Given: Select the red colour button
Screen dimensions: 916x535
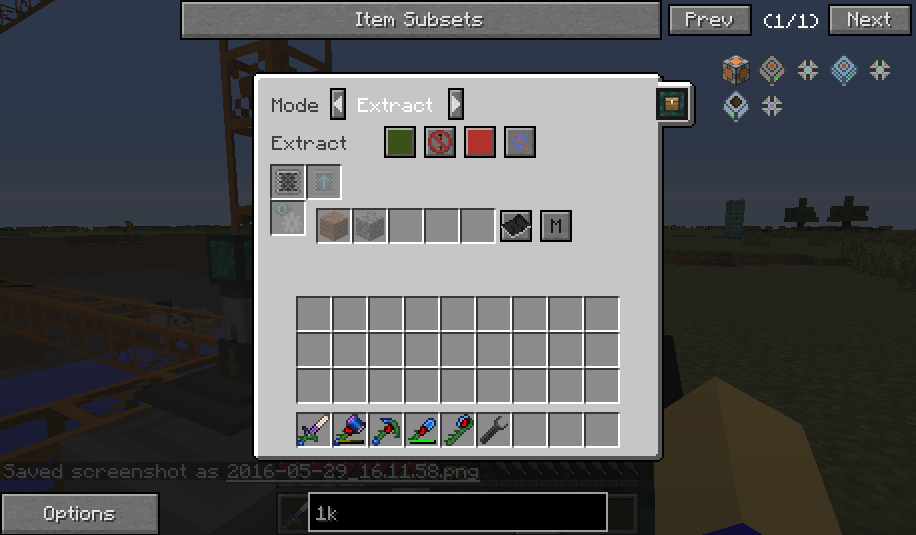Looking at the screenshot, I should point(480,143).
